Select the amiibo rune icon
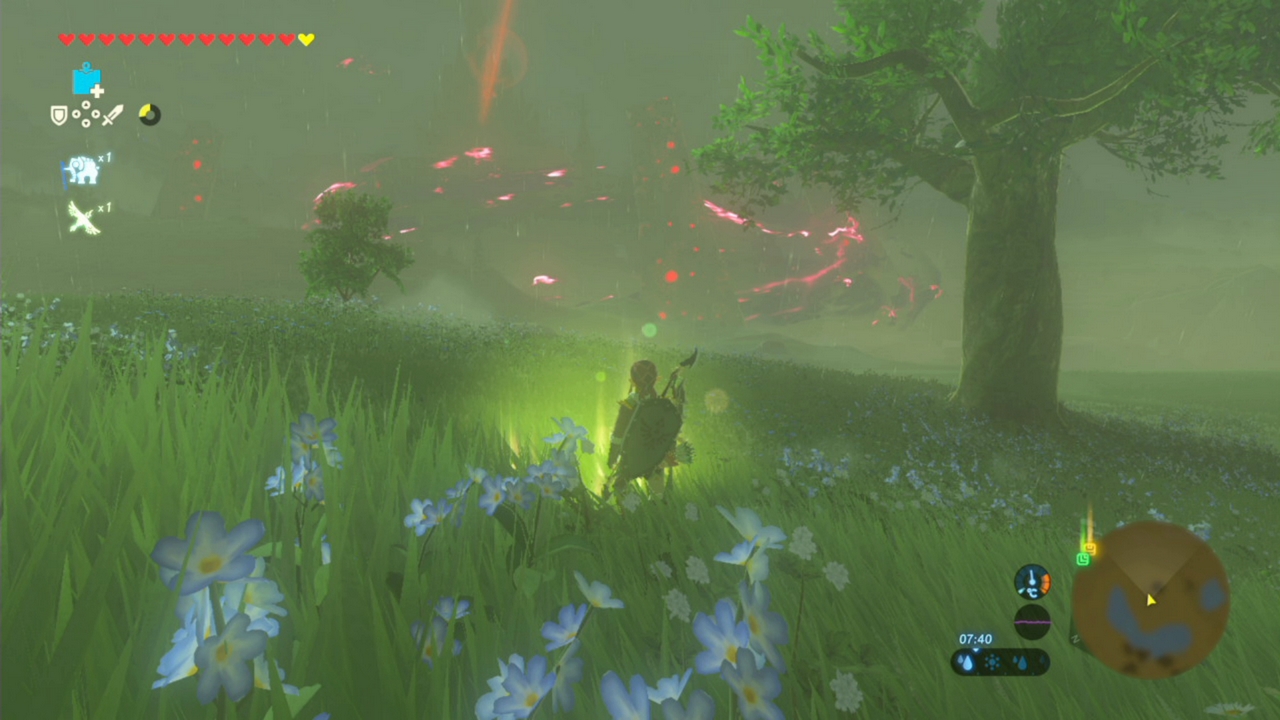The image size is (1280, 720). coord(86,80)
